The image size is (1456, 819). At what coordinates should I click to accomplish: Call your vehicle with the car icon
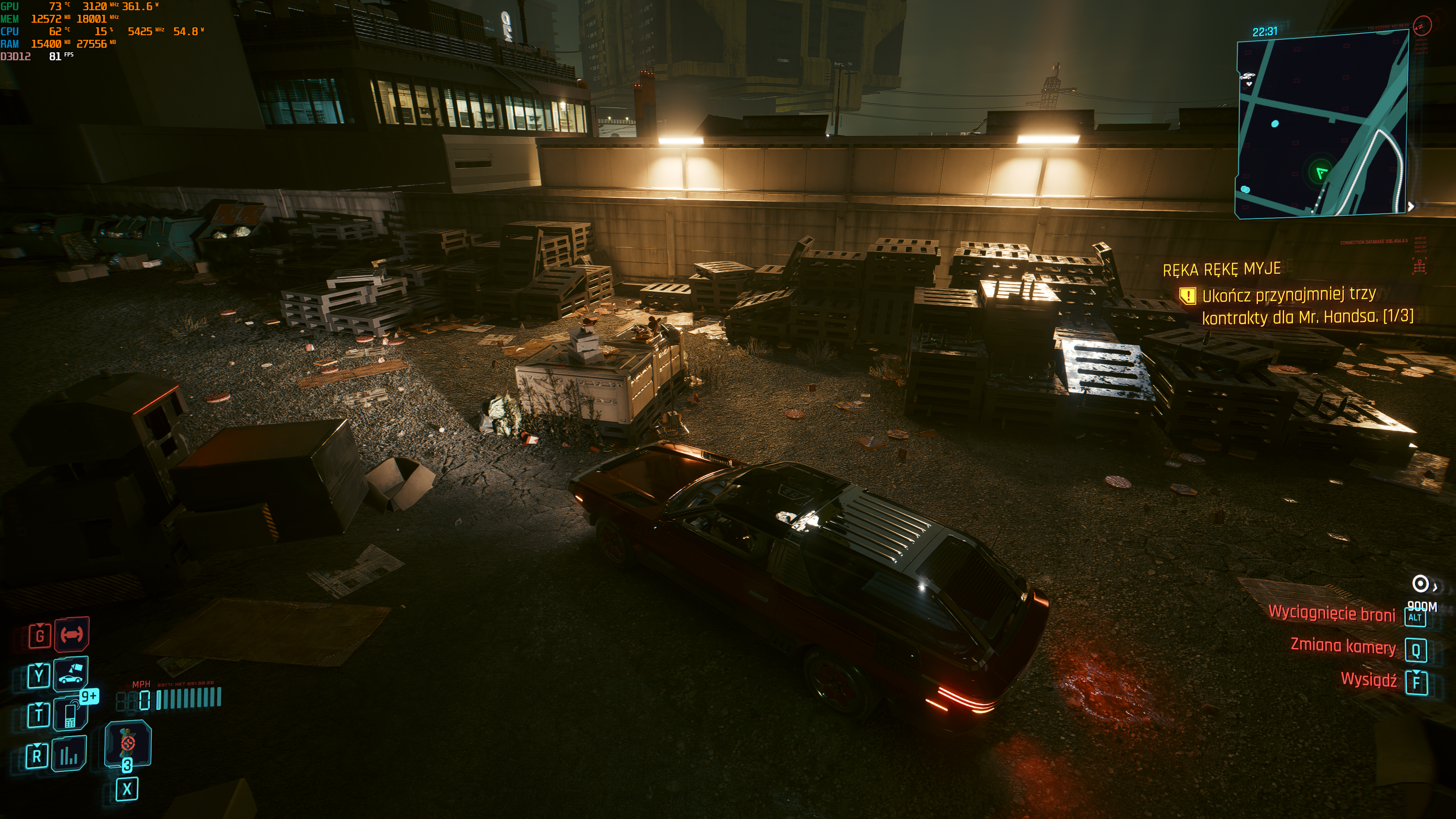71,674
